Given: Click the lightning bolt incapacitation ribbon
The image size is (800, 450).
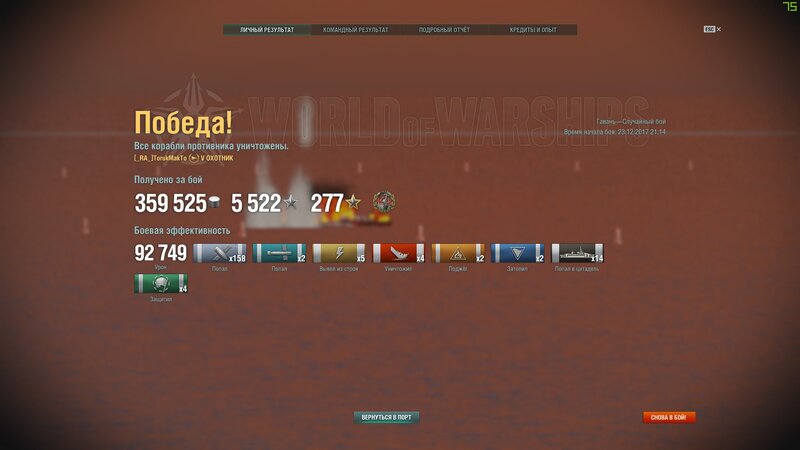Looking at the screenshot, I should 340,253.
